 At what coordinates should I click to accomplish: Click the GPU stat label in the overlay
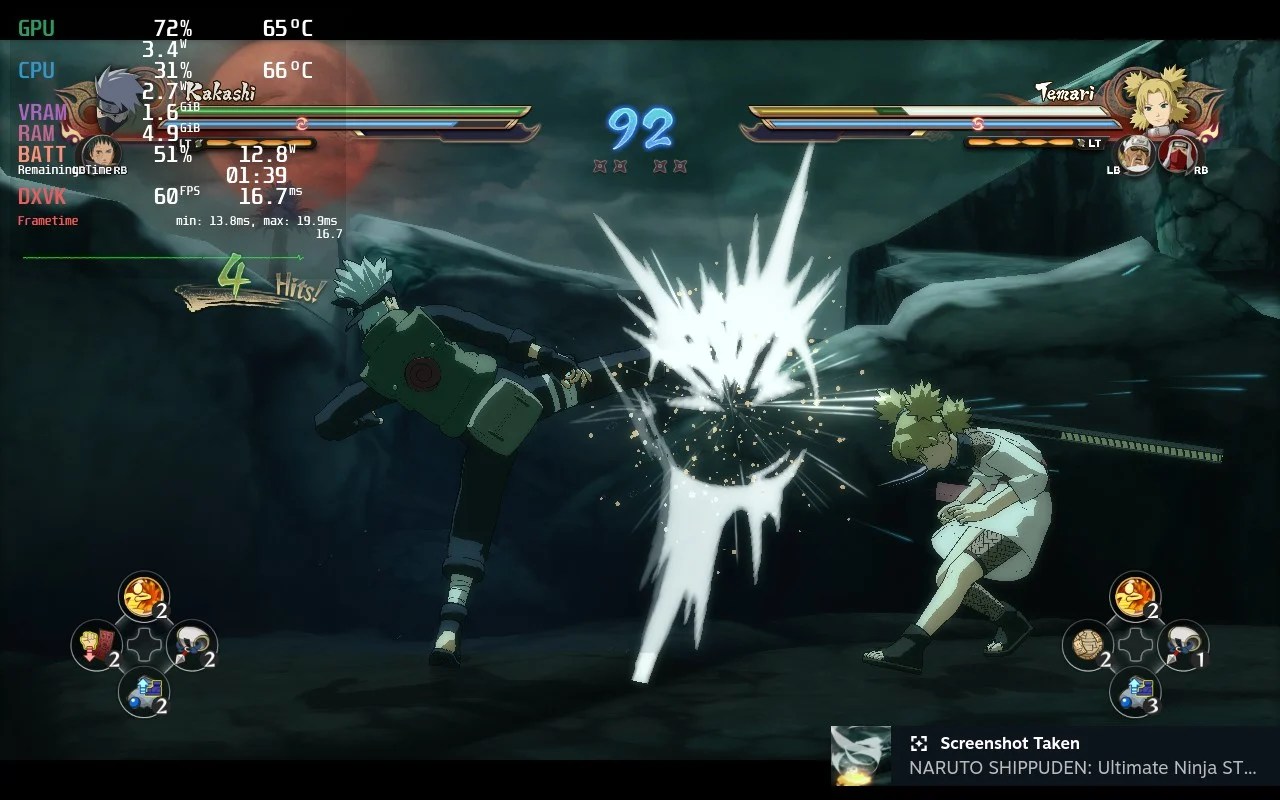pyautogui.click(x=37, y=28)
